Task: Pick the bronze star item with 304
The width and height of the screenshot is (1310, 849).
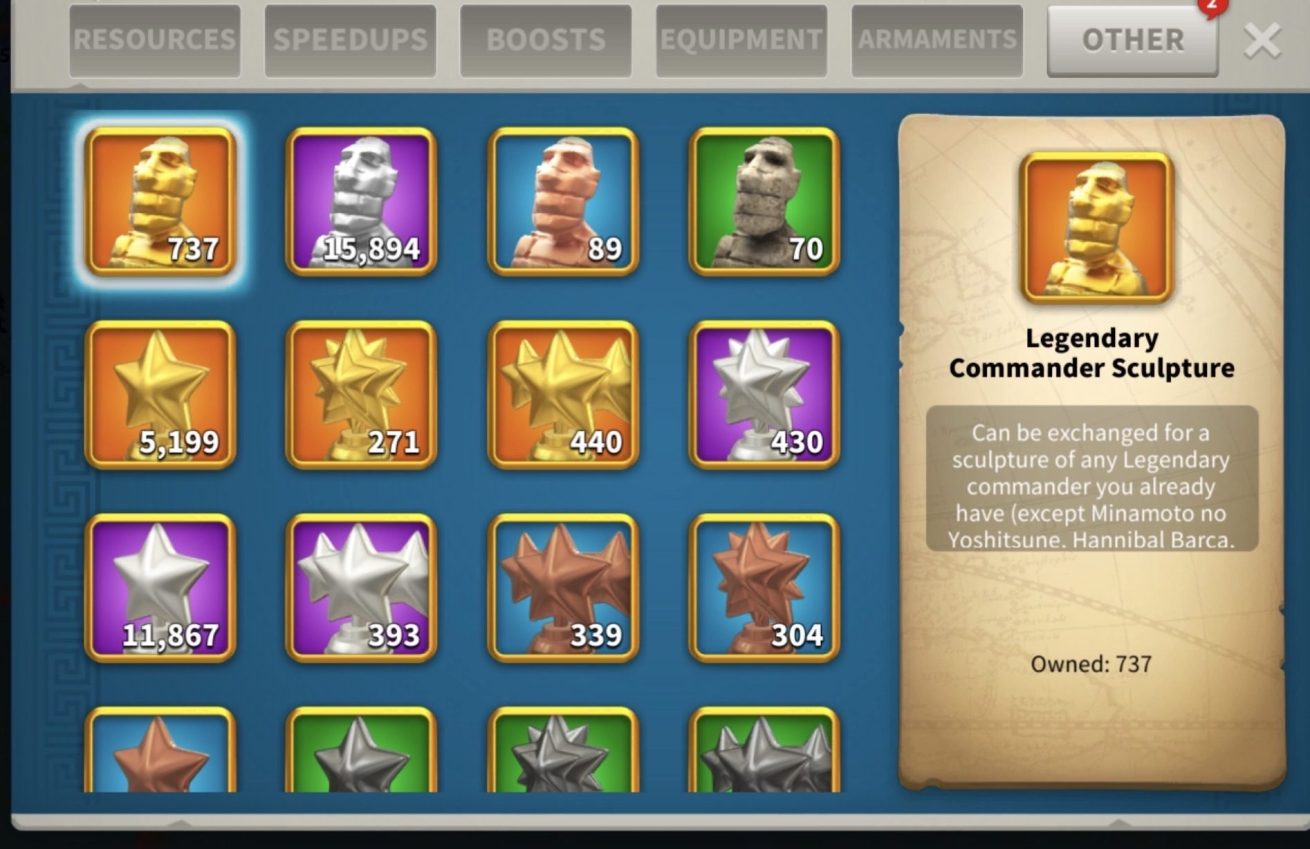Action: coord(764,587)
